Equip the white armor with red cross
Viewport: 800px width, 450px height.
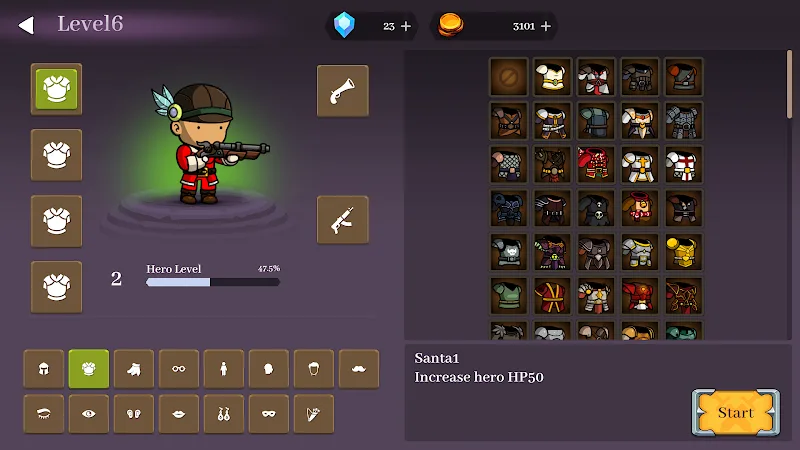point(684,165)
